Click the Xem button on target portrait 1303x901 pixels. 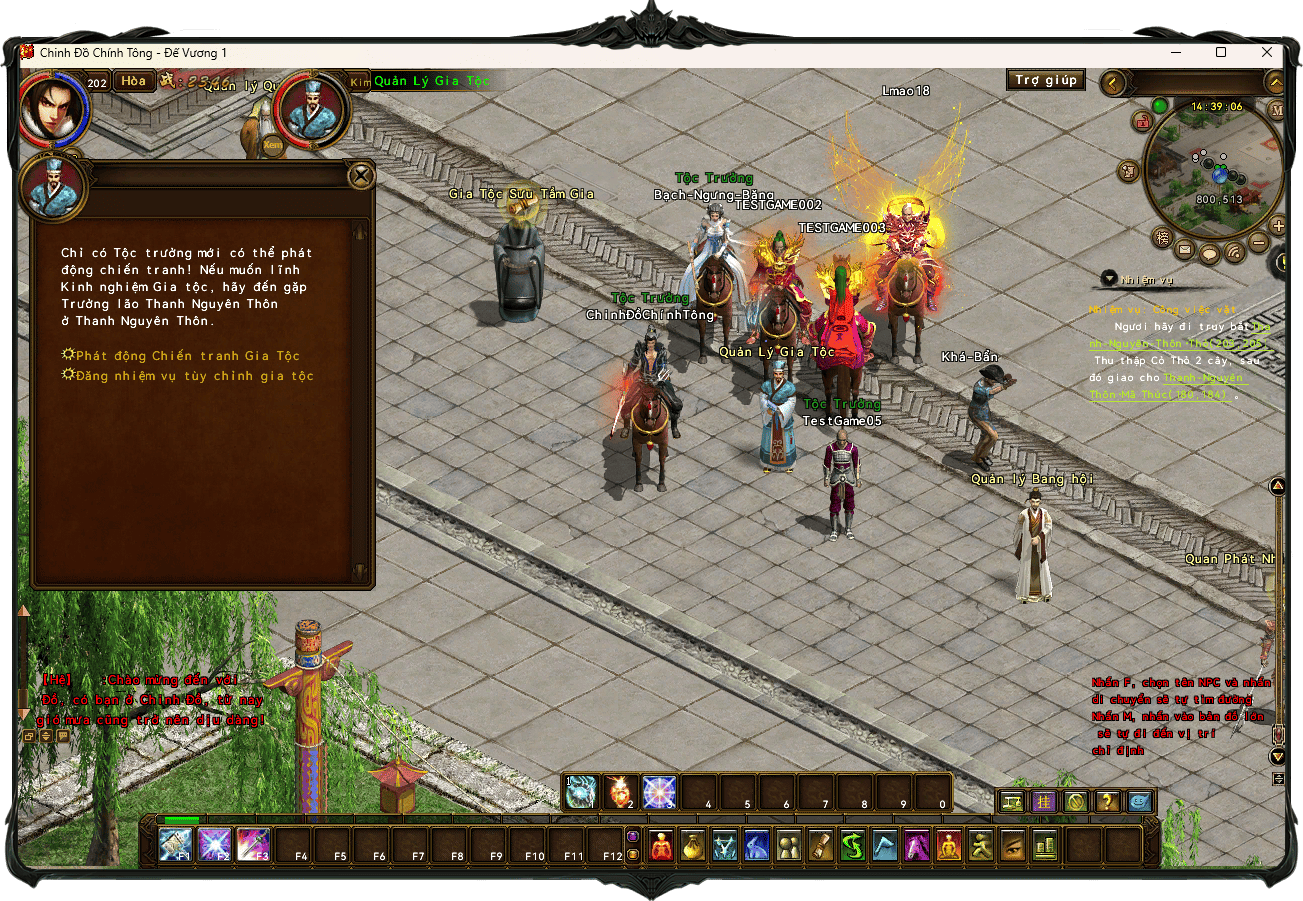click(273, 145)
